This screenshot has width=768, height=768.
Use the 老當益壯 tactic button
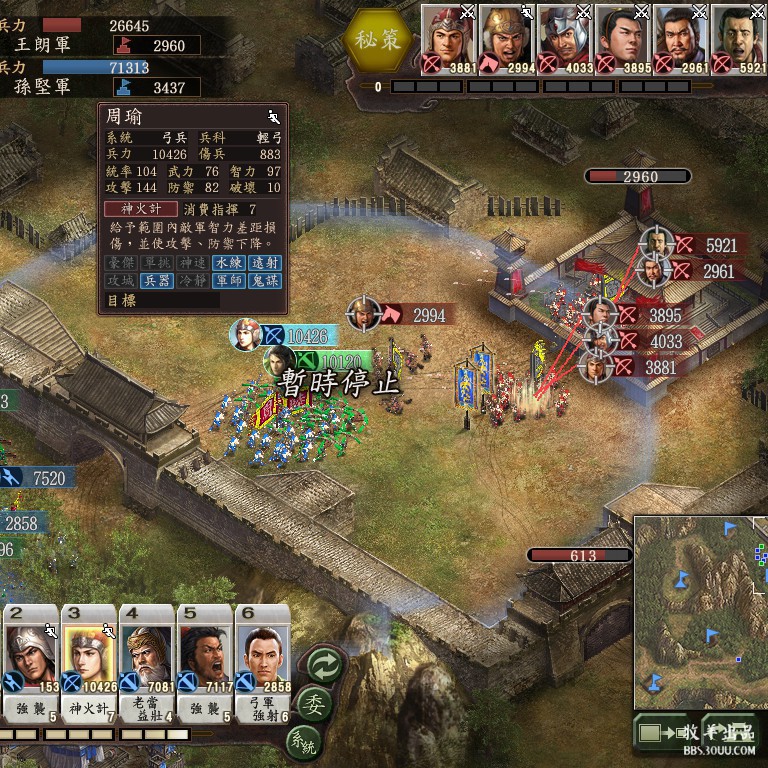146,709
